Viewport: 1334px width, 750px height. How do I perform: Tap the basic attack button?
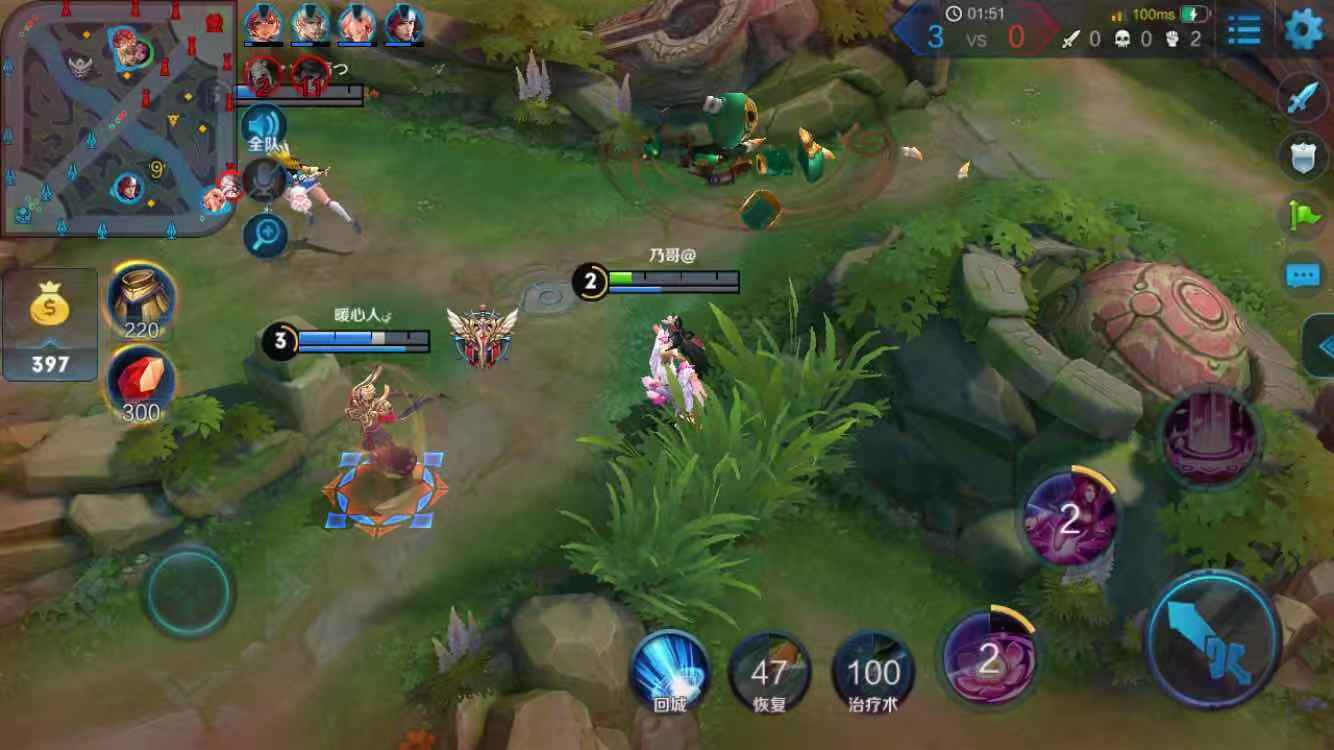1213,638
